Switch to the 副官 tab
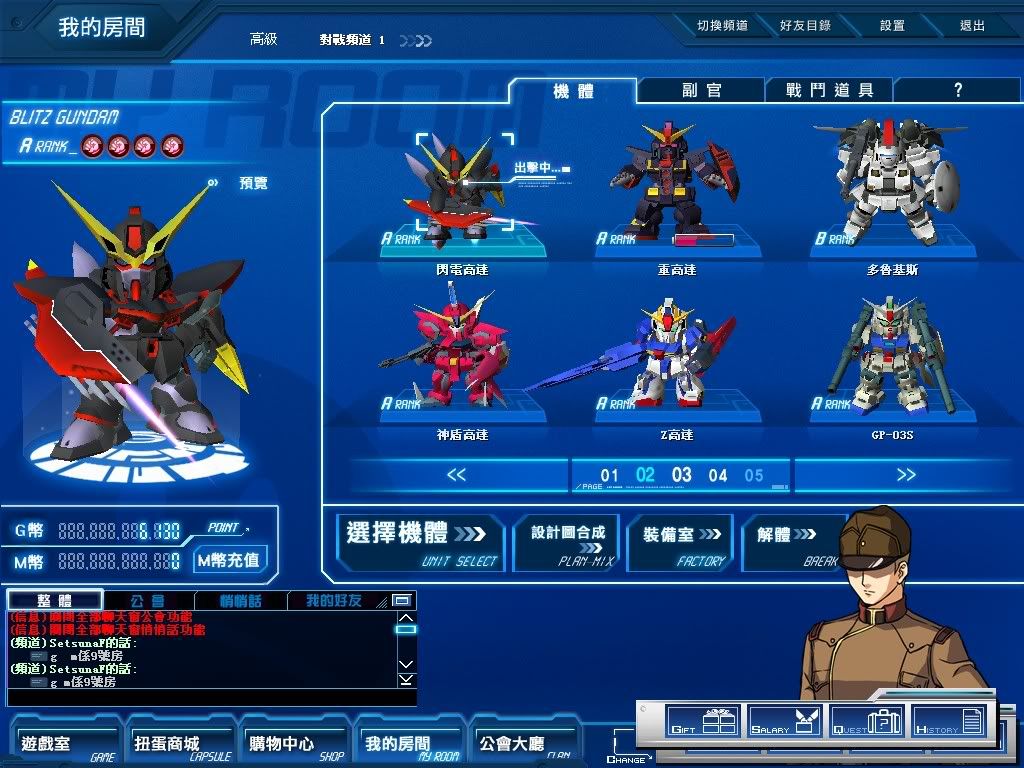This screenshot has width=1024, height=768. coord(701,90)
